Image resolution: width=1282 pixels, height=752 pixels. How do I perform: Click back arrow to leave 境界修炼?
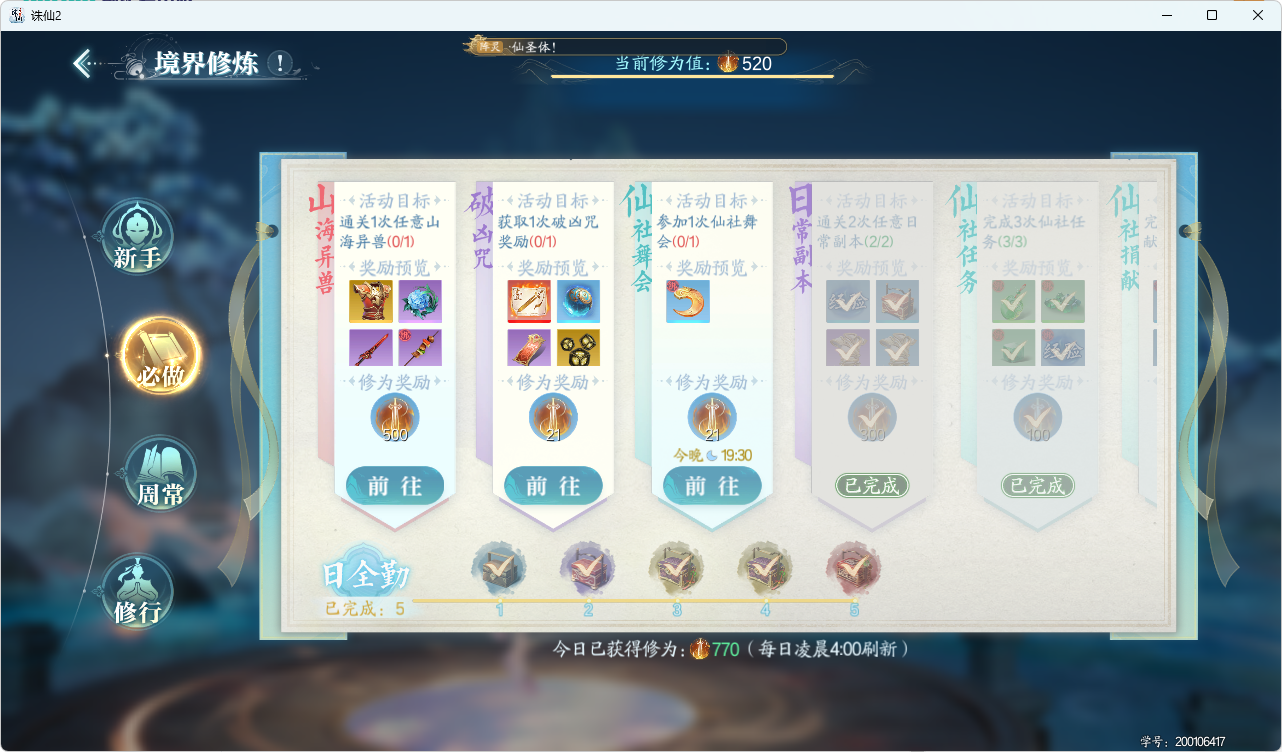pos(82,62)
